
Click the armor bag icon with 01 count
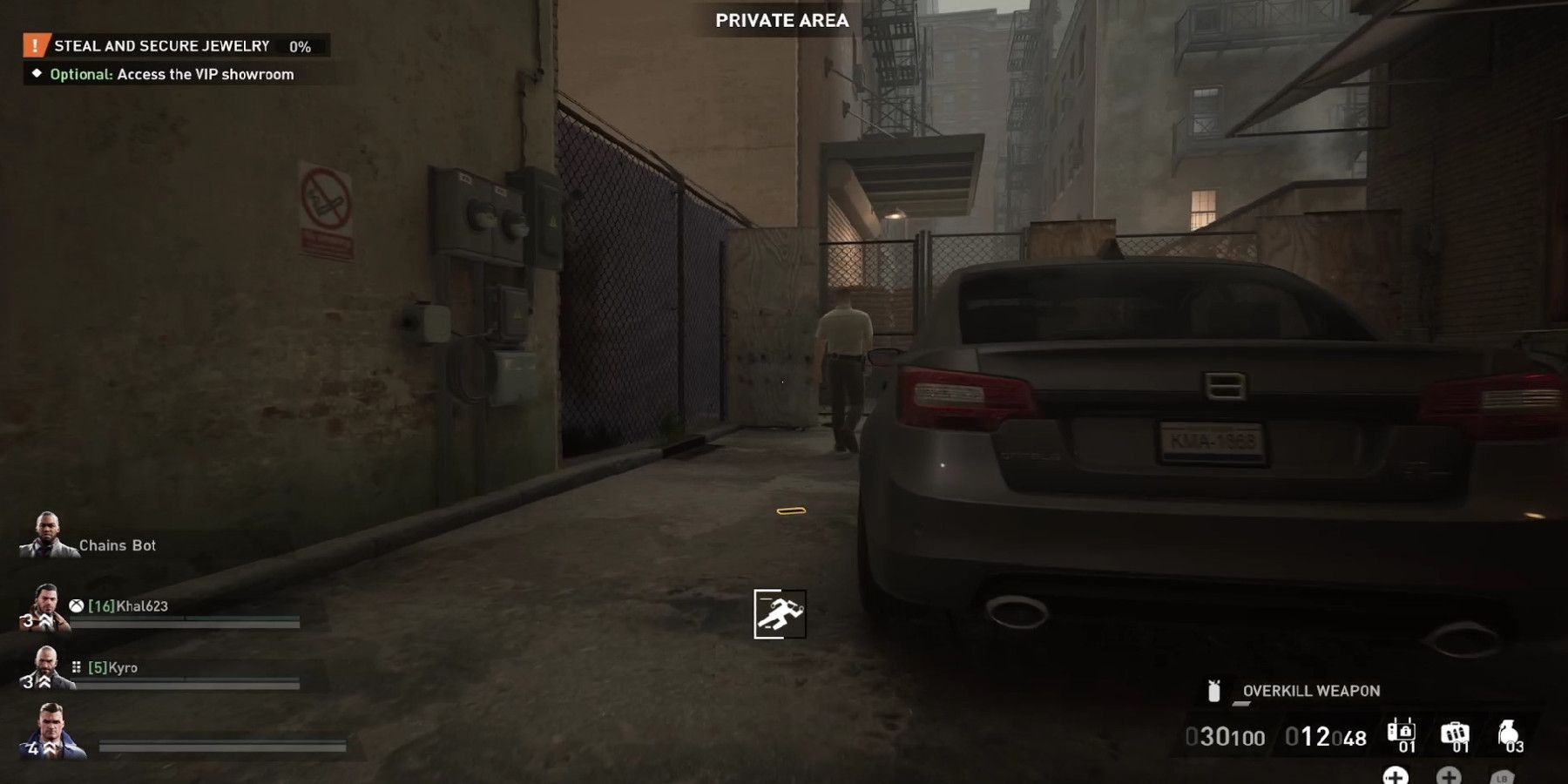click(x=1401, y=732)
